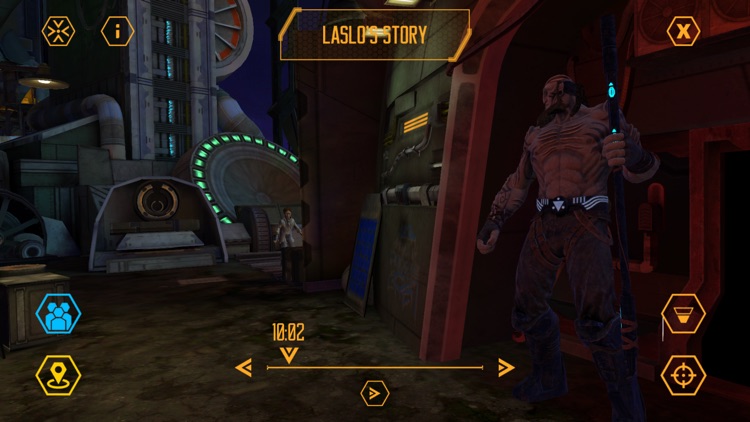This screenshot has height=422, width=750.
Task: Select the 10:02 timeline marker
Action: 288,341
